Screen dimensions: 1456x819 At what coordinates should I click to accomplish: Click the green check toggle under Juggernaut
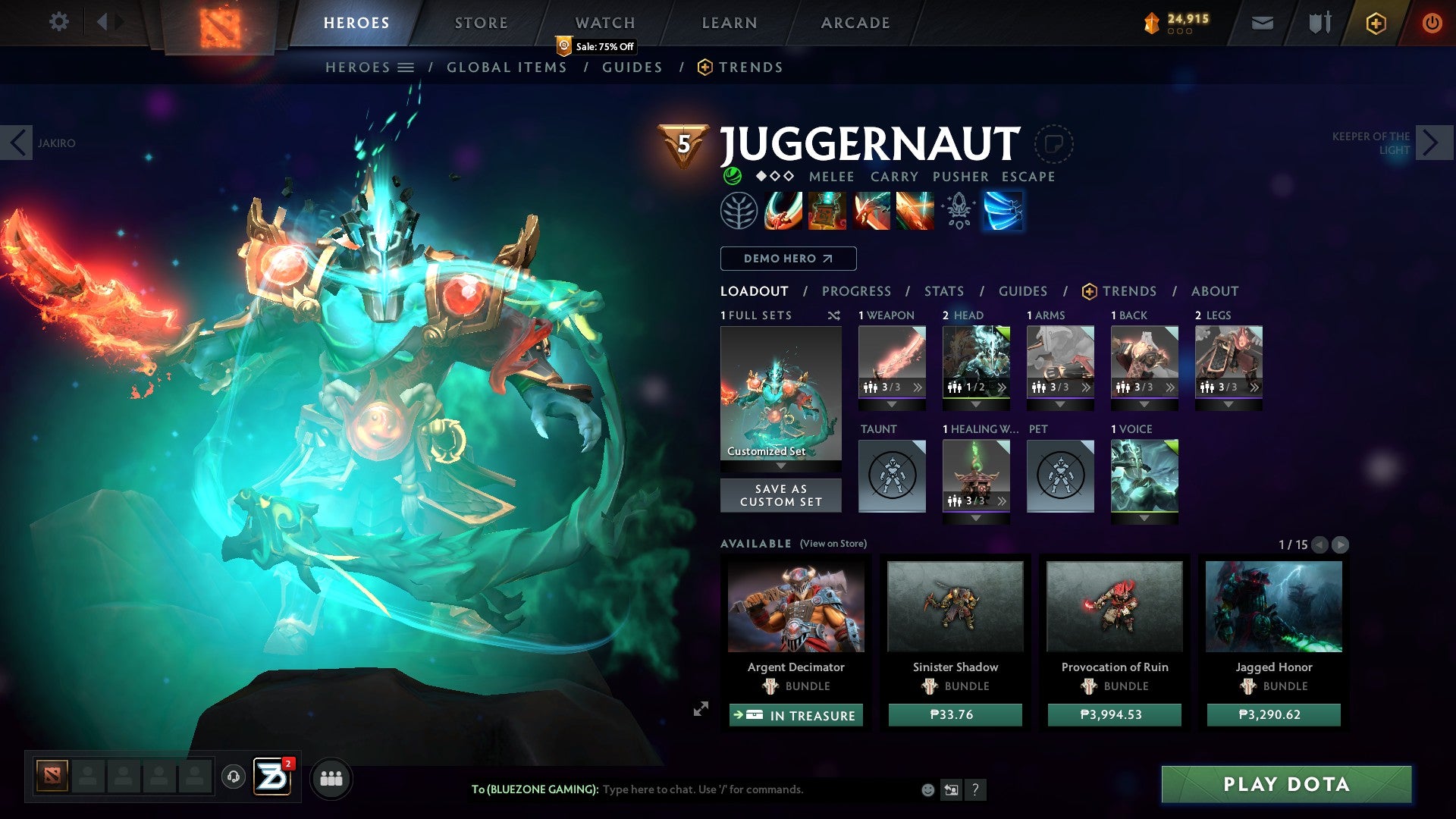[731, 176]
